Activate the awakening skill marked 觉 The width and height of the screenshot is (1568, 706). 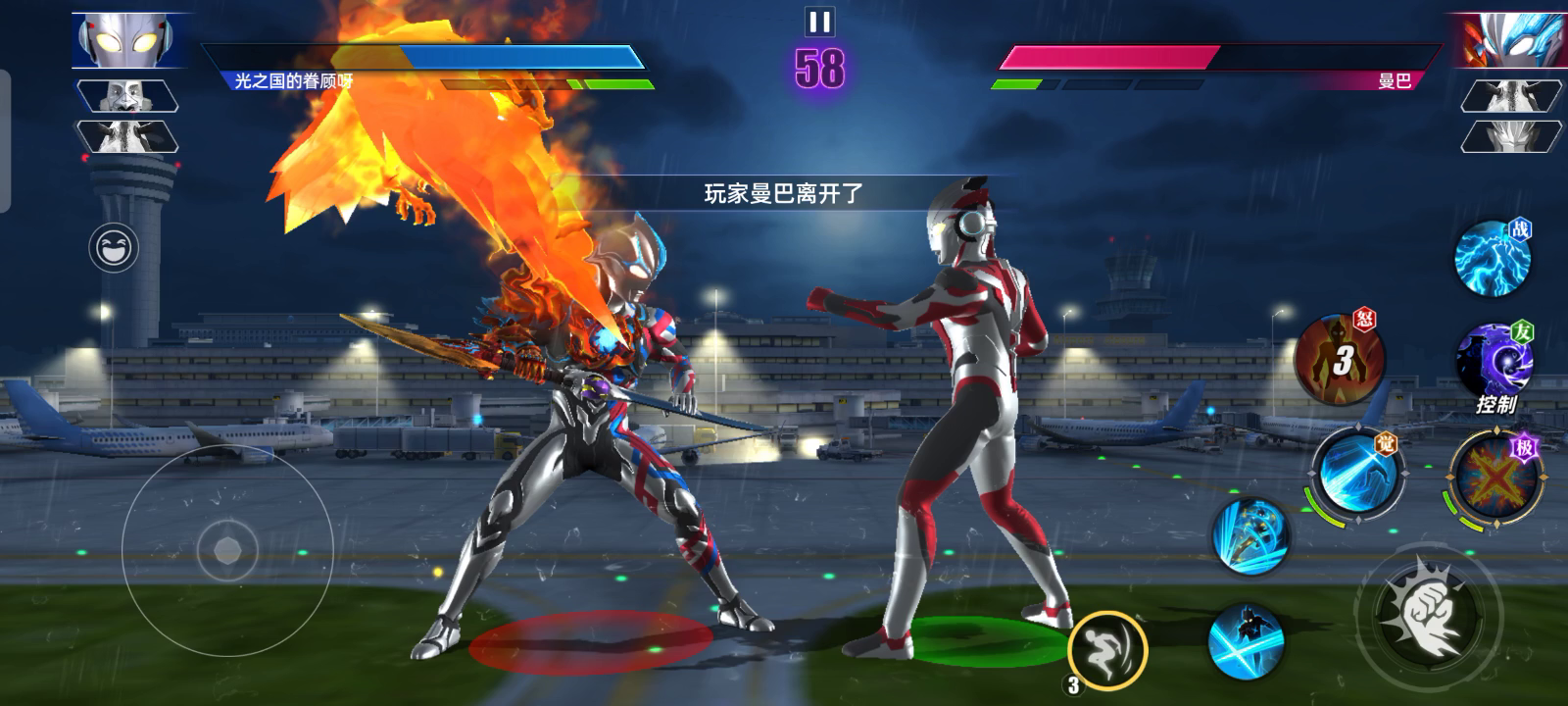(x=1356, y=476)
